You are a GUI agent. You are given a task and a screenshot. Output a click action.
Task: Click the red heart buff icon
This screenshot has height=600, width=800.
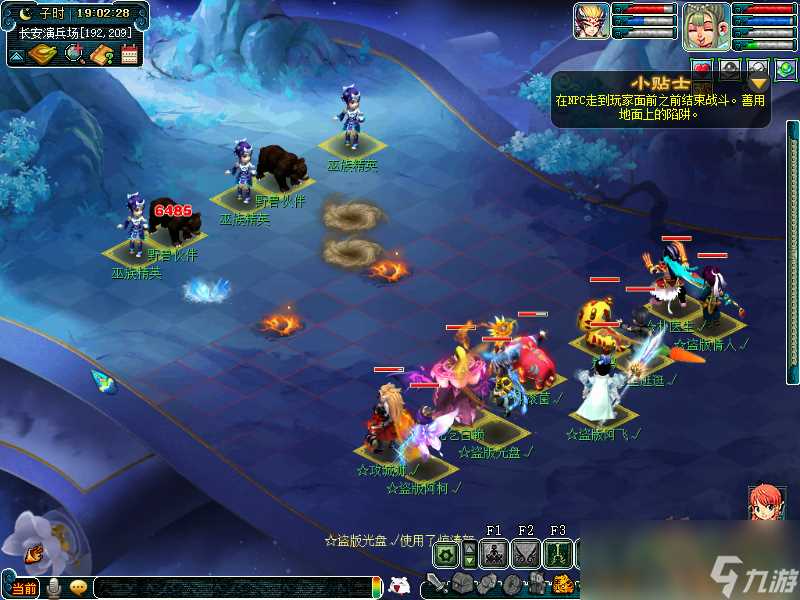point(701,69)
